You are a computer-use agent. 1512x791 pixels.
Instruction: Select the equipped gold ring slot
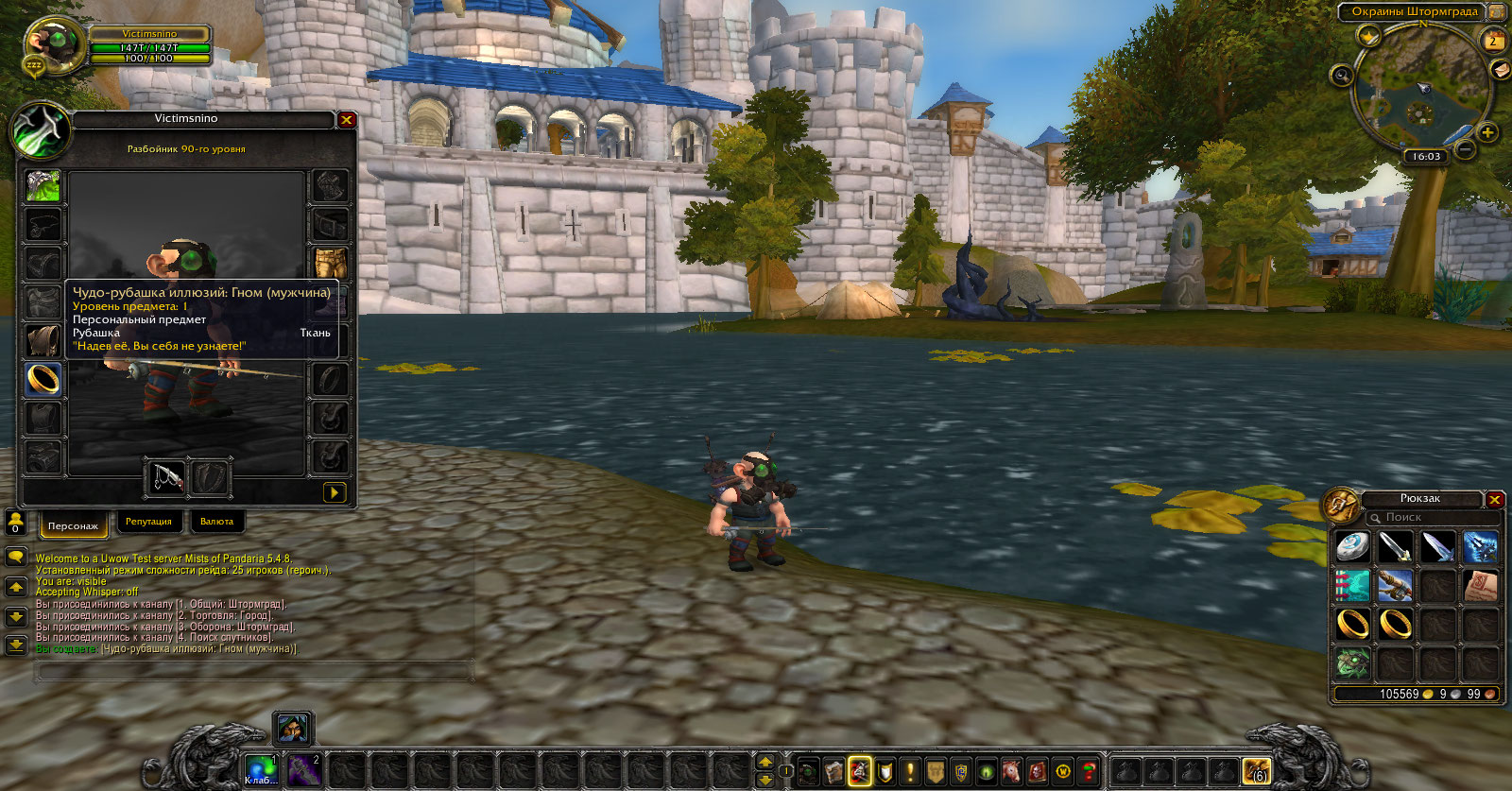(43, 379)
